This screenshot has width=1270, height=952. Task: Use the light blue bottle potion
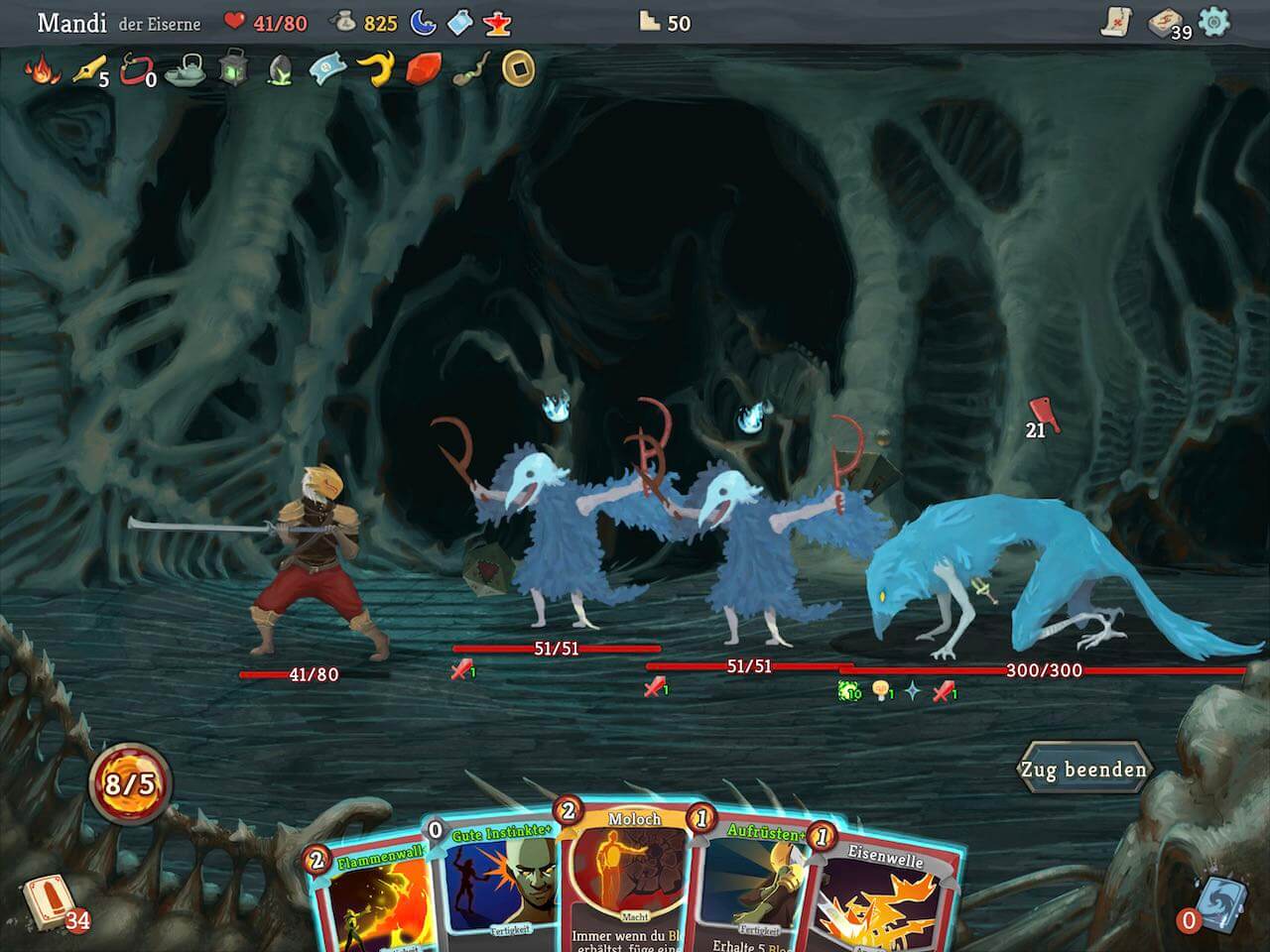[x=459, y=22]
